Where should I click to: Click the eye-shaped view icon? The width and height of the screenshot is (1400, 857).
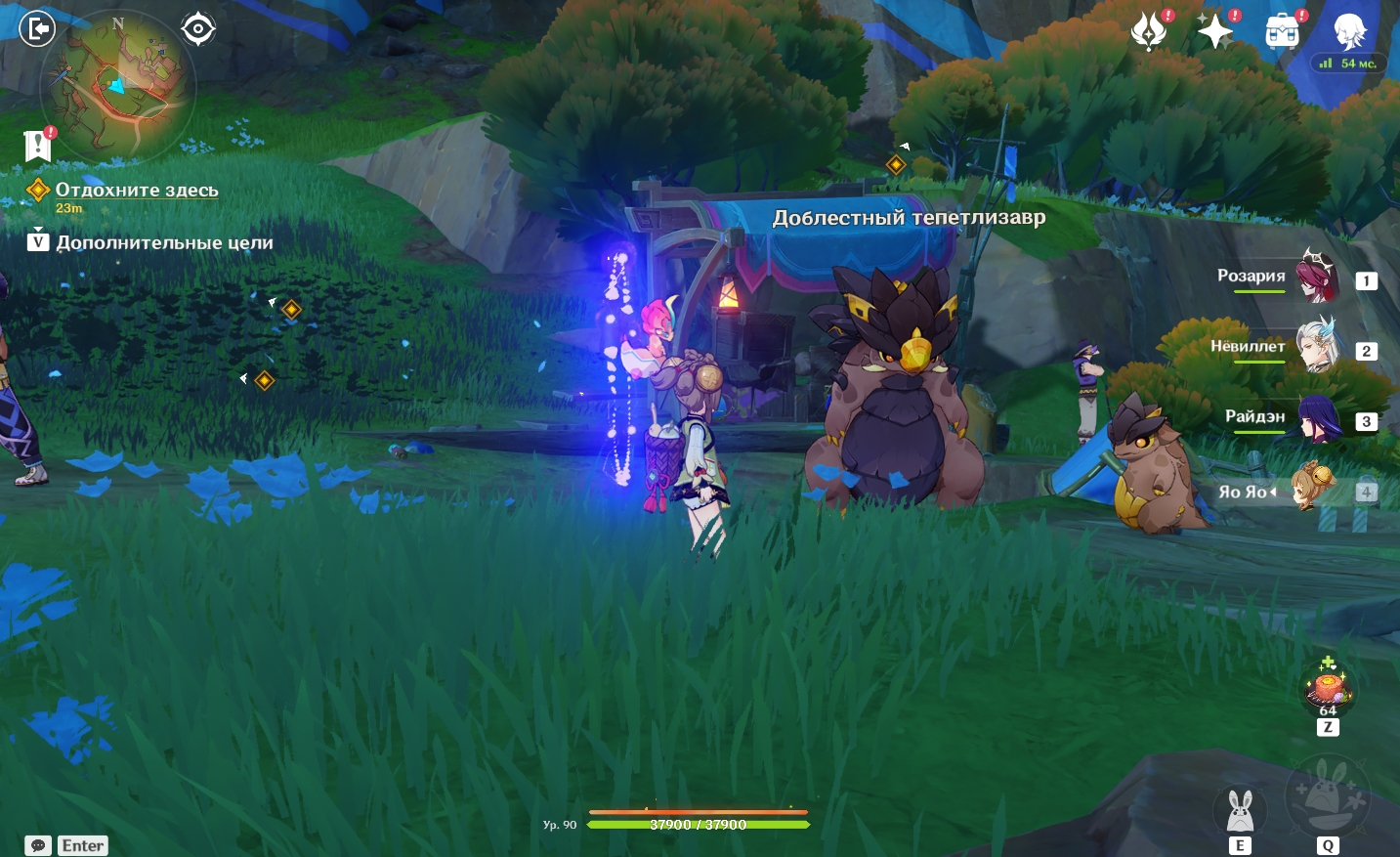coord(198,29)
